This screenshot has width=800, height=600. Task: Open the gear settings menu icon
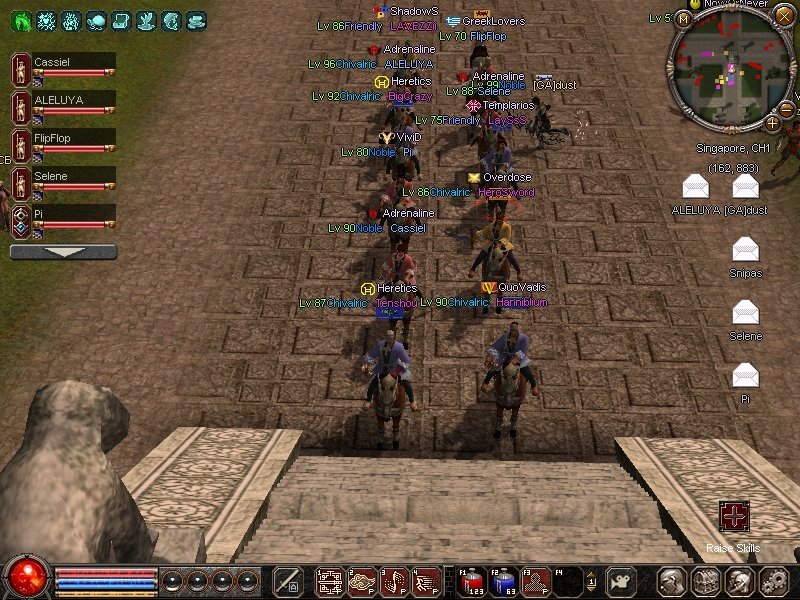[x=772, y=581]
